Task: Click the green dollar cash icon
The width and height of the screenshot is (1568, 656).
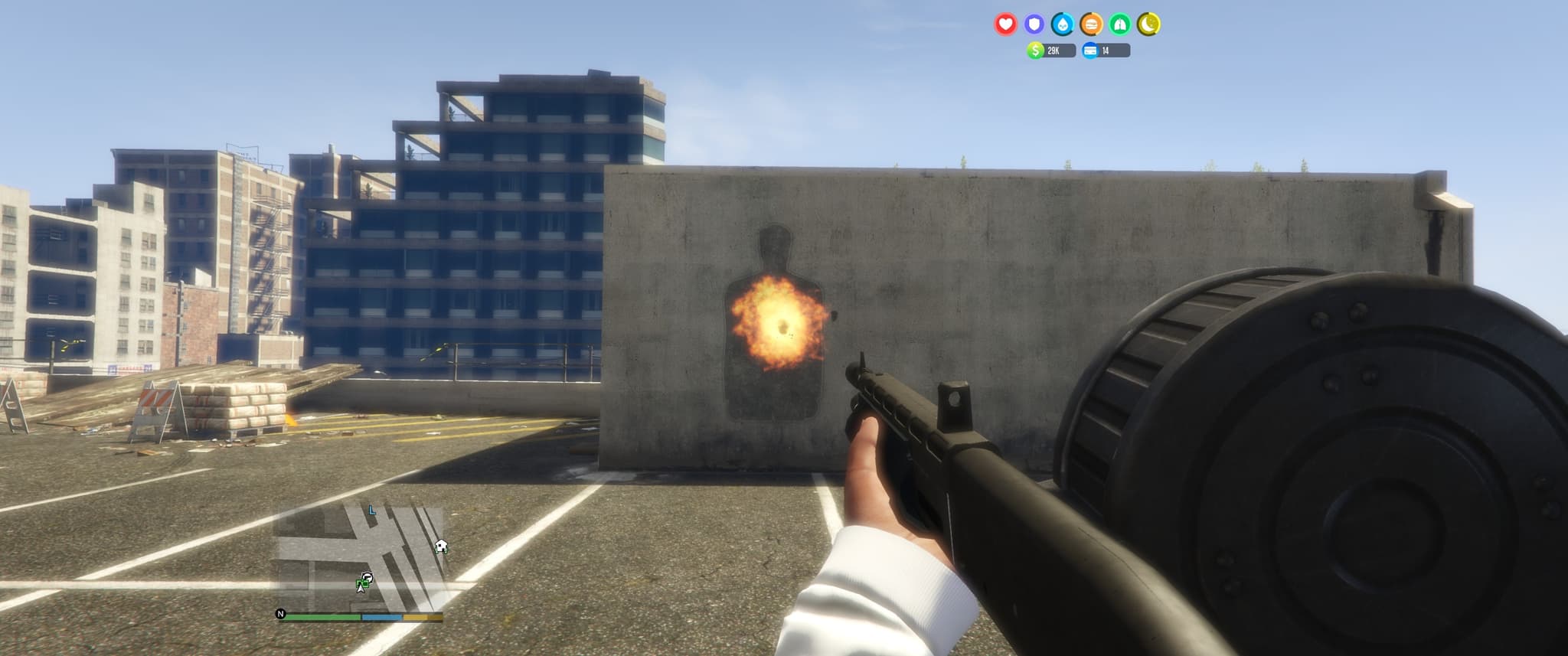Action: pyautogui.click(x=1036, y=51)
